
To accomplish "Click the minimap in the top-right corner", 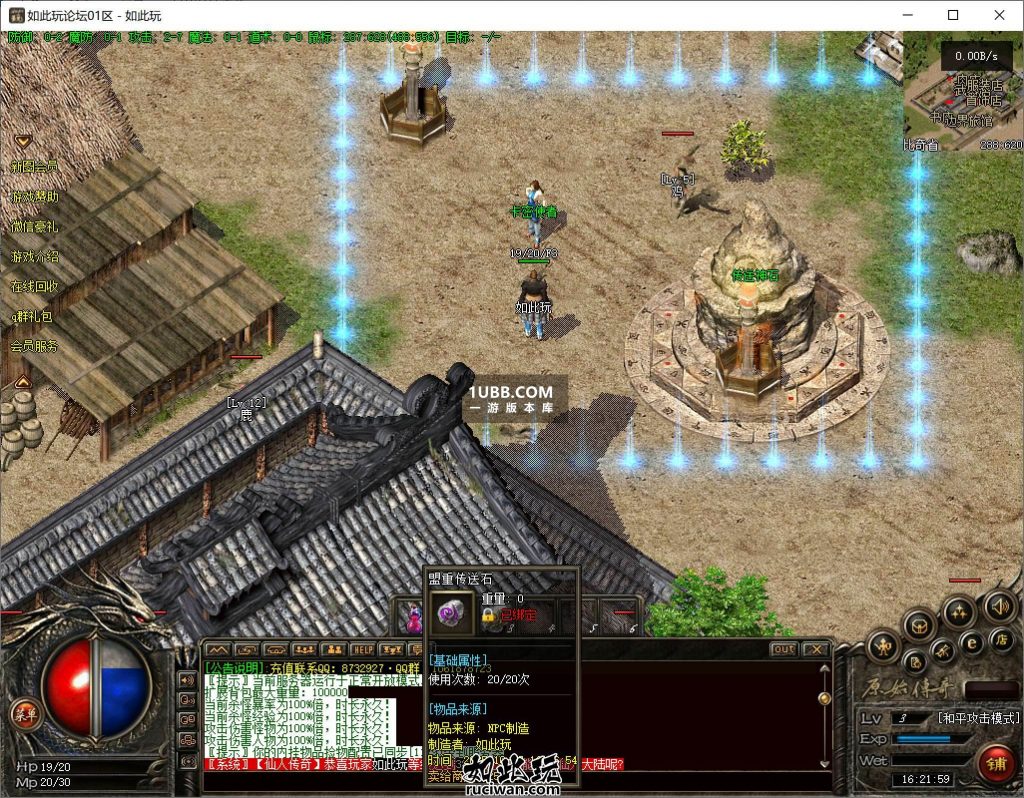I will (x=962, y=95).
